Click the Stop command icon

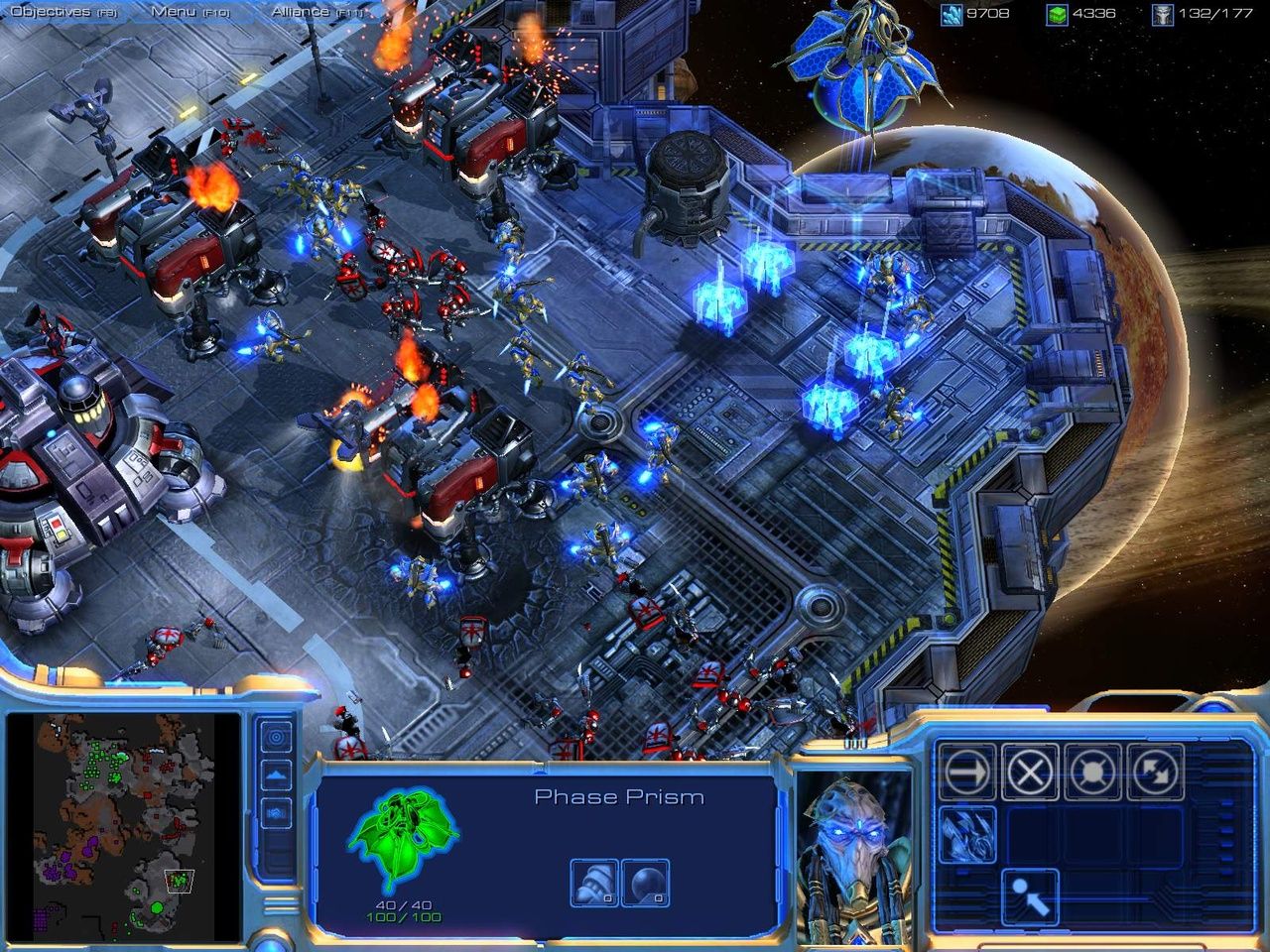[1031, 771]
